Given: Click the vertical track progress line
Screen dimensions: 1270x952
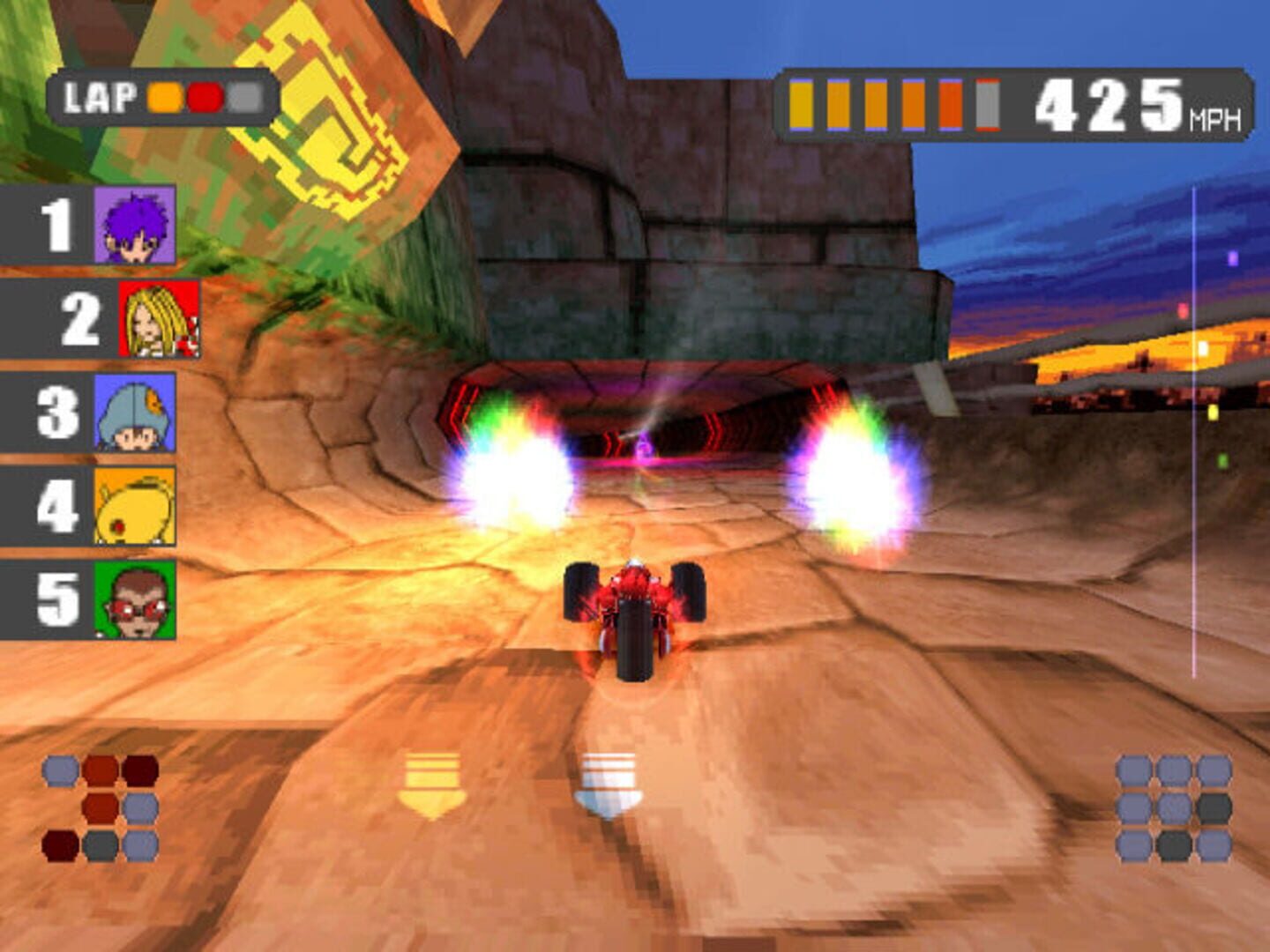Looking at the screenshot, I should click(x=1193, y=432).
